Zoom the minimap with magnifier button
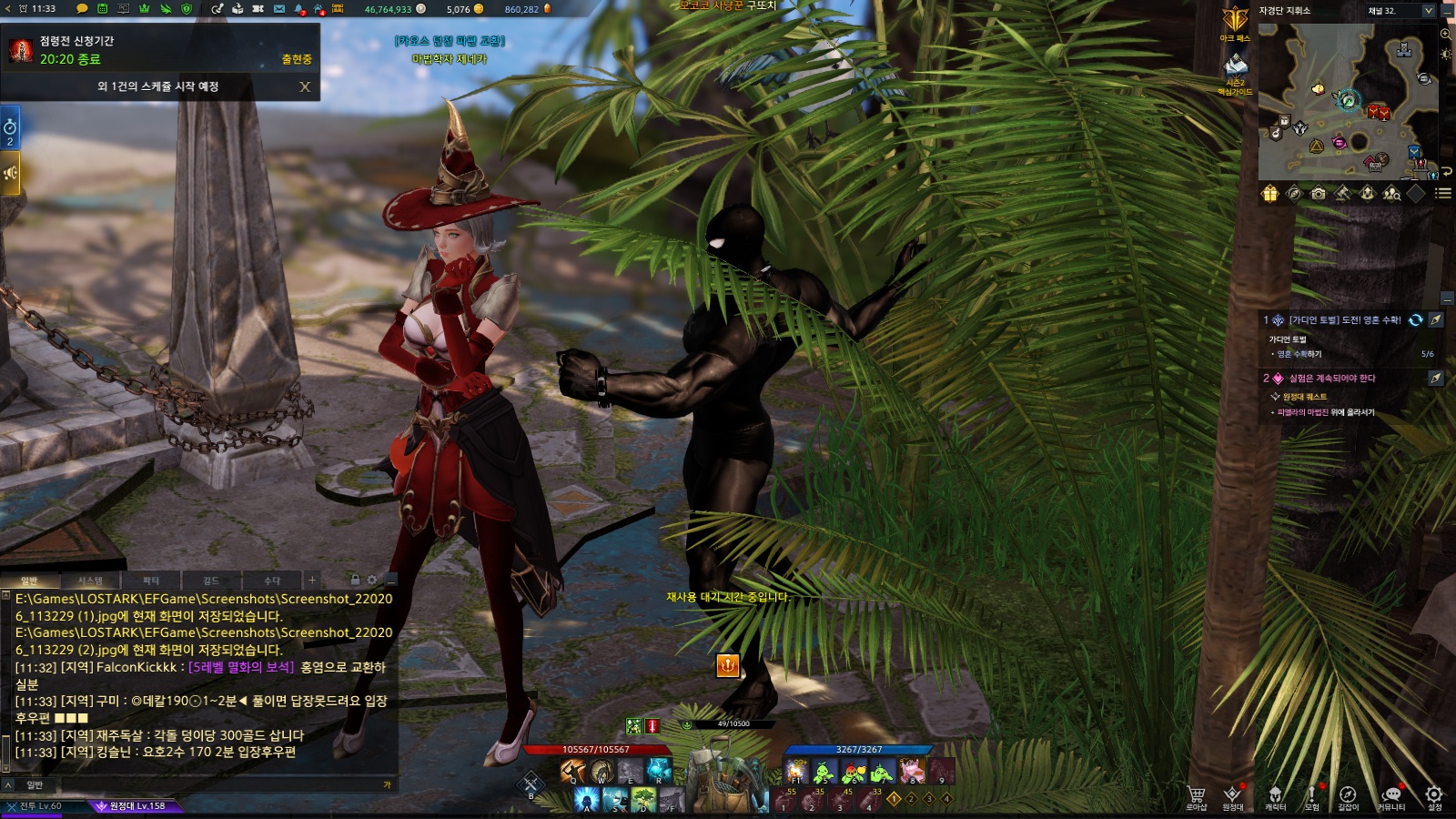Image resolution: width=1456 pixels, height=819 pixels. pyautogui.click(x=1445, y=34)
